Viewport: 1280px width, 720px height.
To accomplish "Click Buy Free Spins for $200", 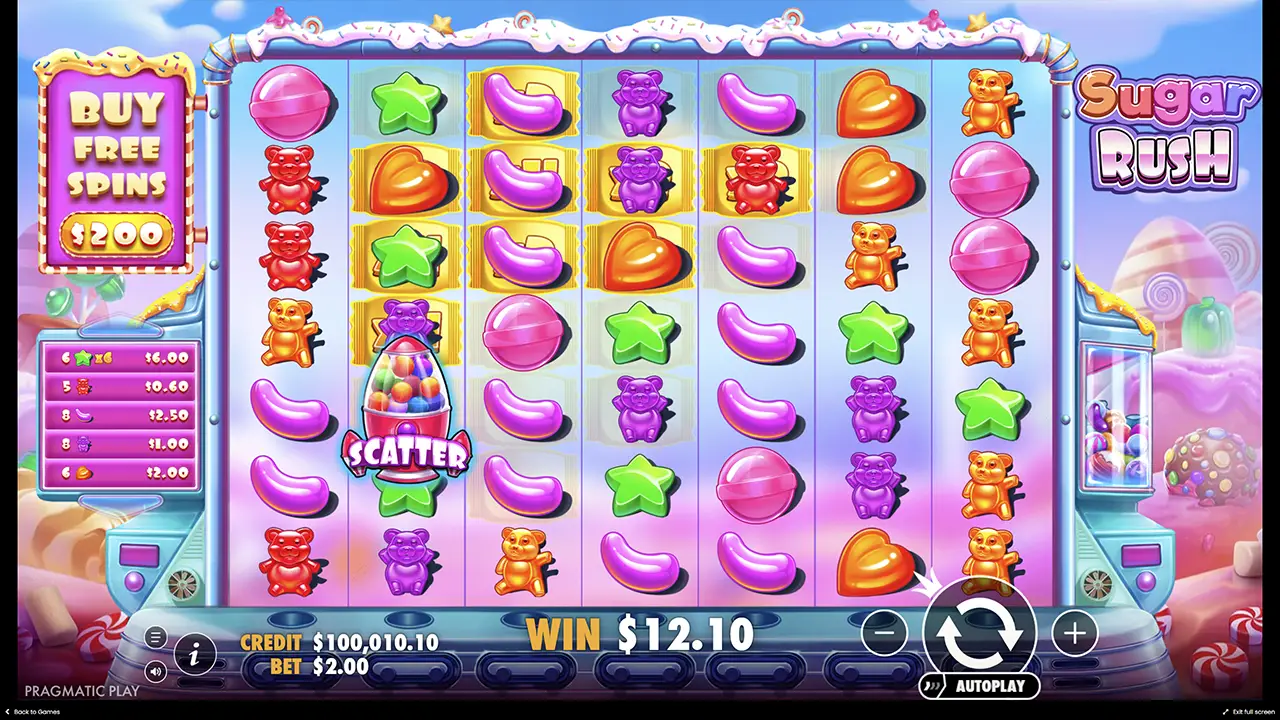I will tap(117, 165).
